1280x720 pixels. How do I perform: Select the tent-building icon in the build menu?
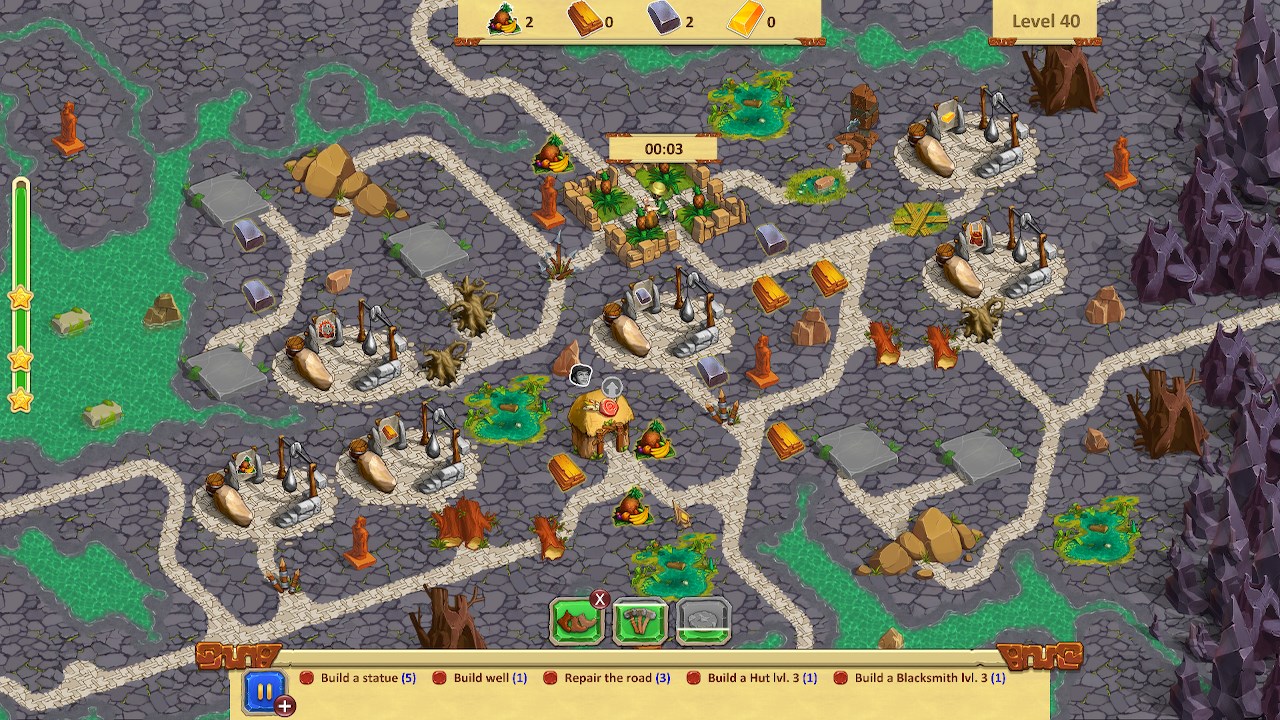pos(575,618)
